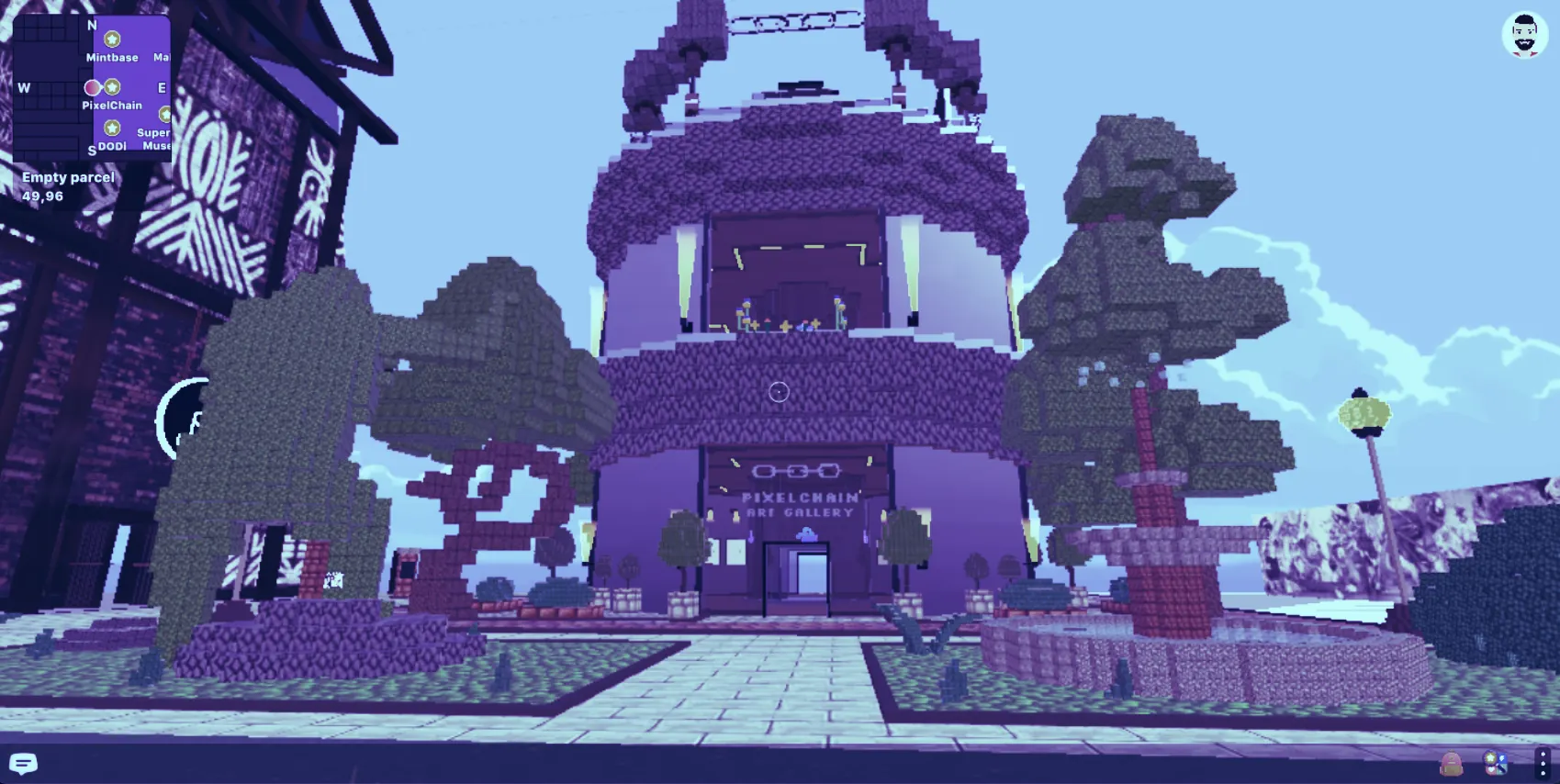Click the 49,96 parcel coordinates text

tap(43, 195)
